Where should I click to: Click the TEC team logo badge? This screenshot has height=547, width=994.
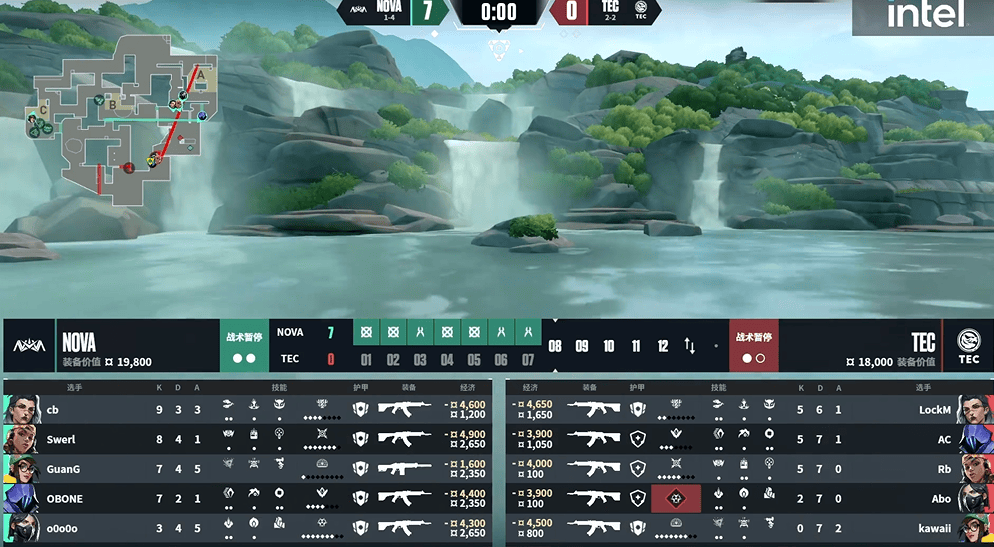point(968,346)
